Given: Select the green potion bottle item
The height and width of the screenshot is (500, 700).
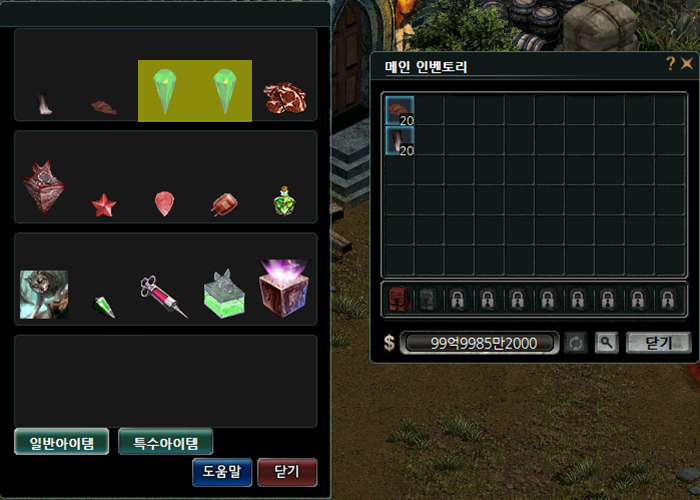Looking at the screenshot, I should 284,203.
